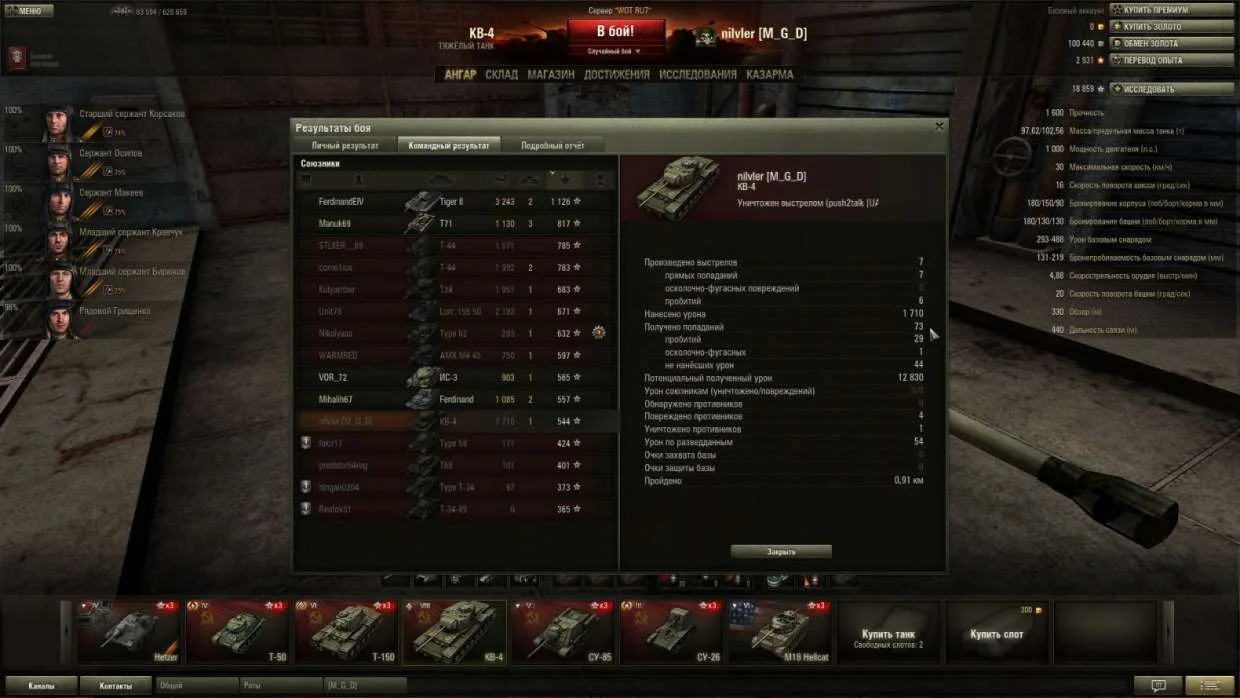The image size is (1240, 698).
Task: Buy a new slot with Купить слот
Action: (997, 634)
